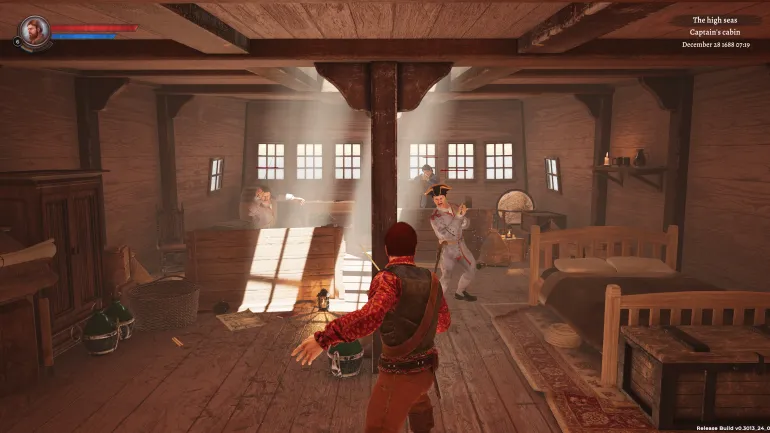Viewport: 770px width, 433px height.
Task: Open the bearded character portrait
Action: pyautogui.click(x=33, y=31)
